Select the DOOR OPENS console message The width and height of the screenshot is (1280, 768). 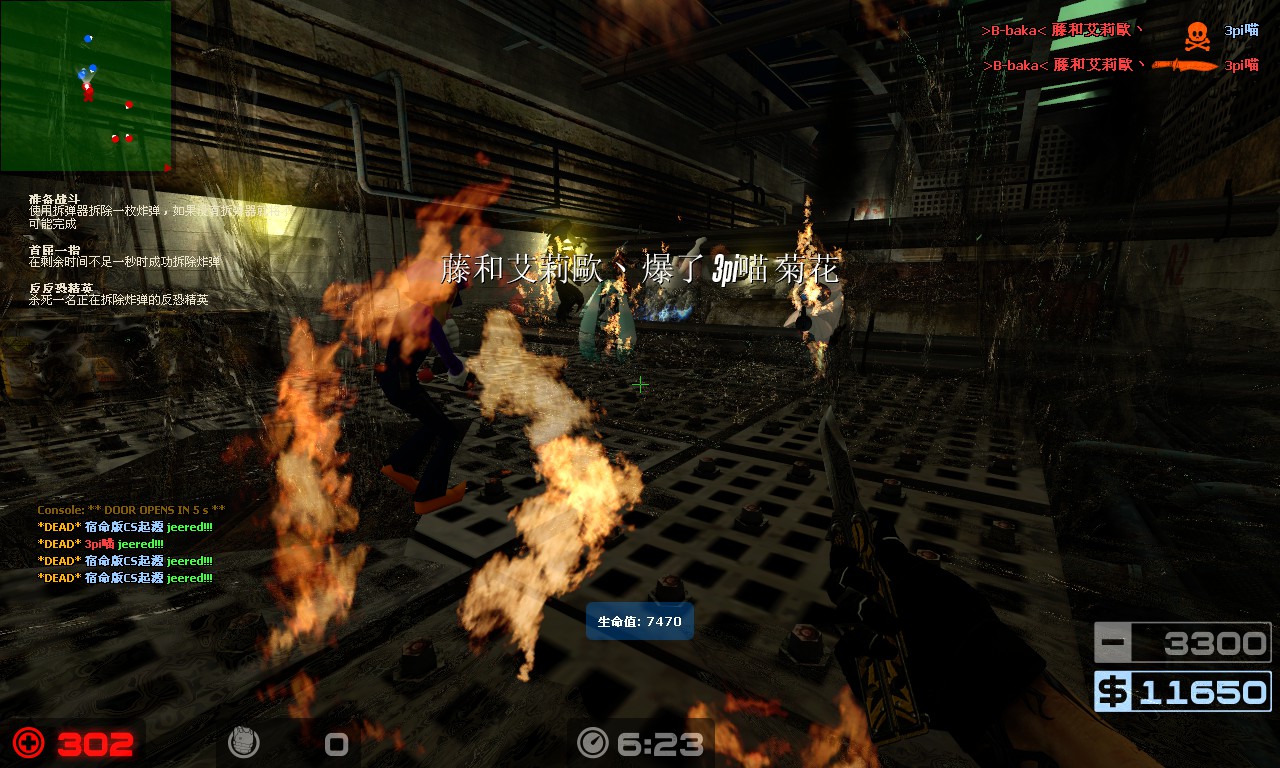point(132,510)
